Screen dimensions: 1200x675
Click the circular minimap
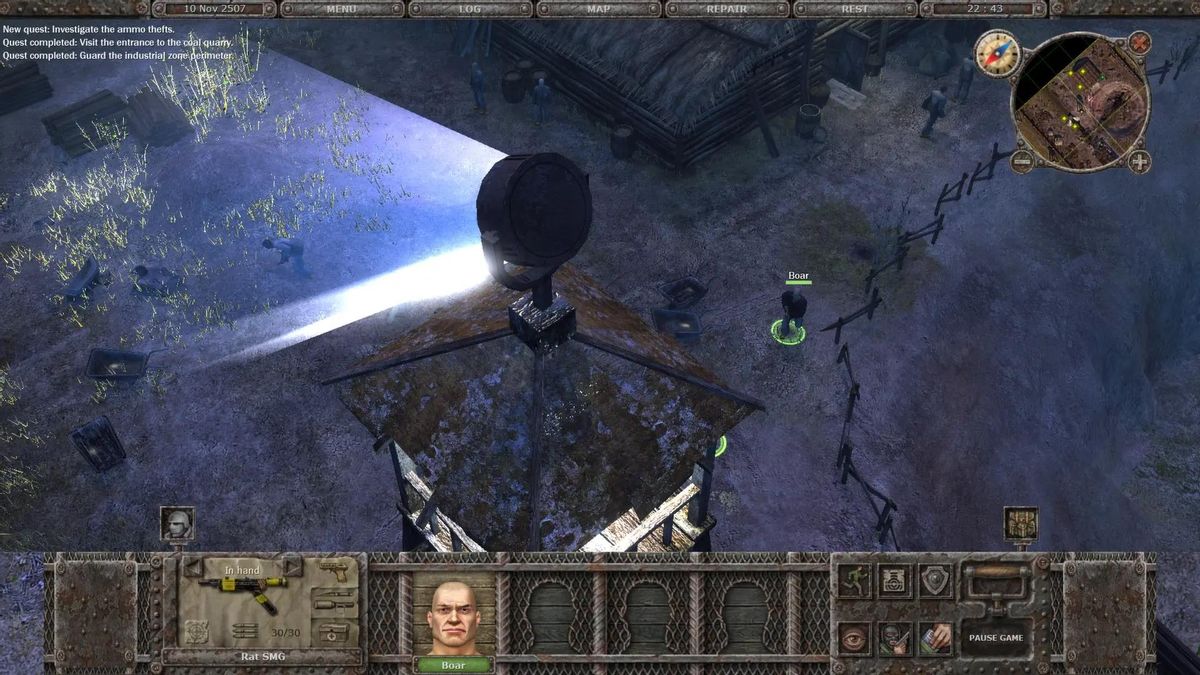pos(1079,102)
